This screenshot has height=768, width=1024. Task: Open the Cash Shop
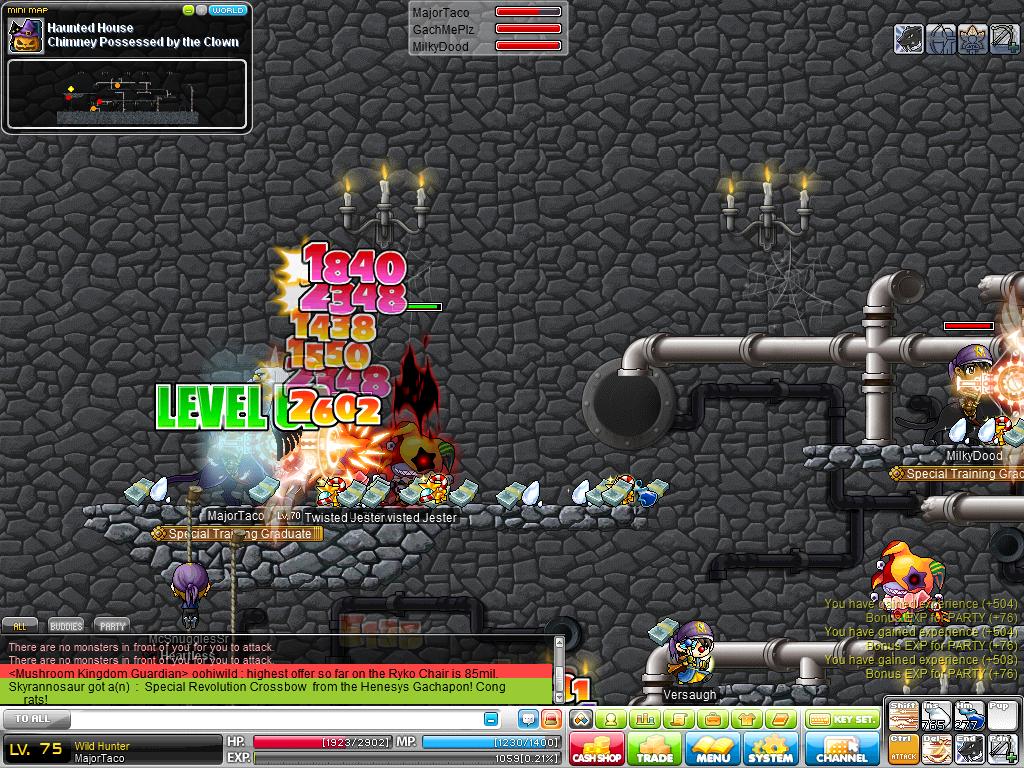pyautogui.click(x=597, y=750)
